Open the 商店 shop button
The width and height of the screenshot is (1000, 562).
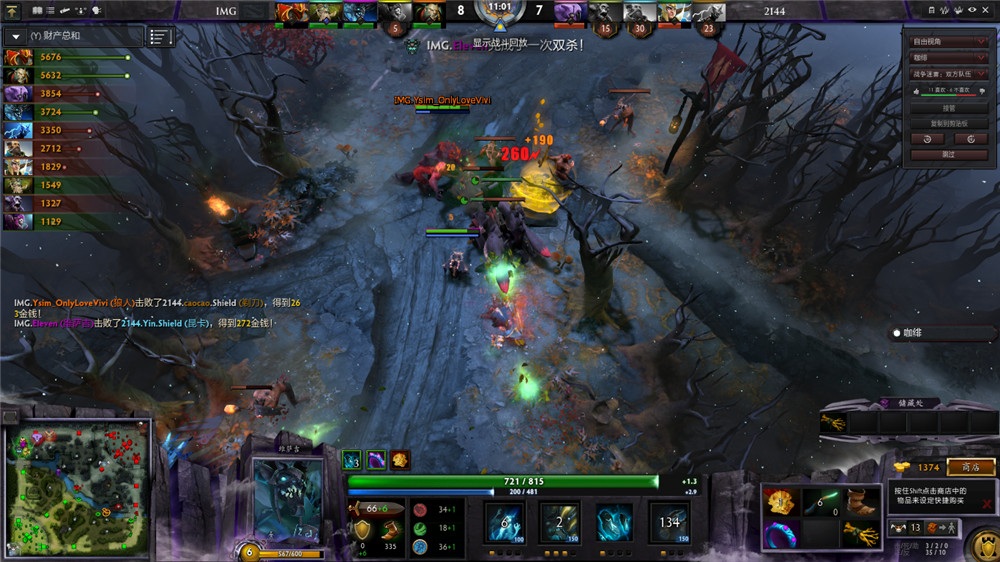(970, 467)
